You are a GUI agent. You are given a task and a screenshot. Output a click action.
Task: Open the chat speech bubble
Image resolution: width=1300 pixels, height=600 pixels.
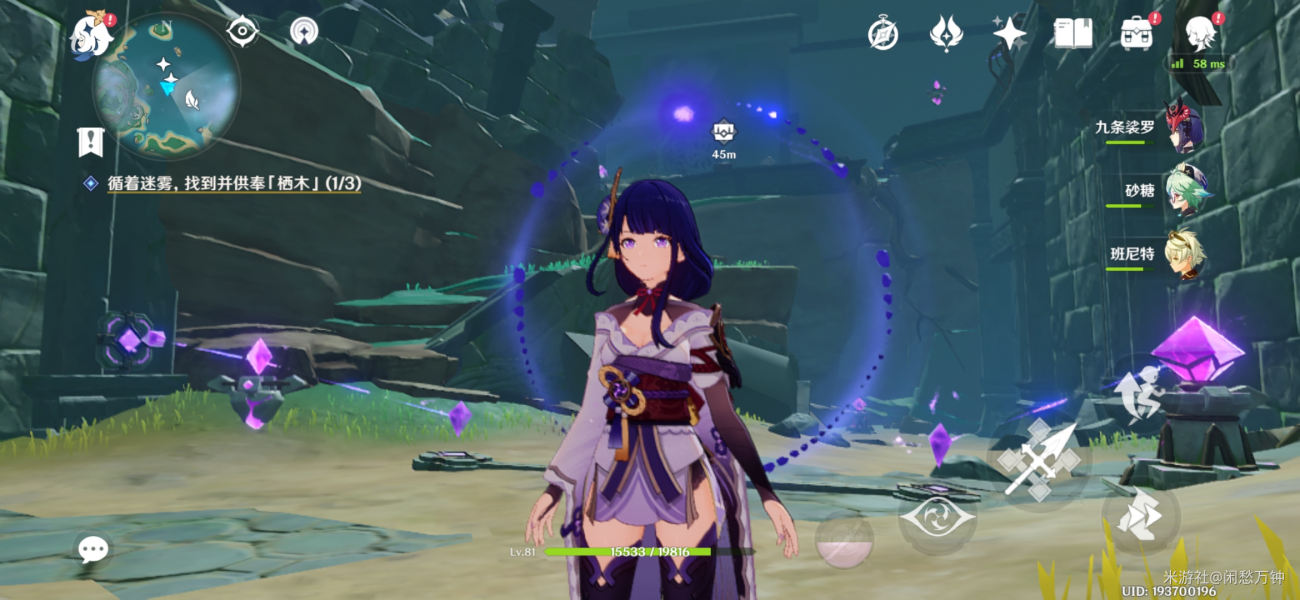click(93, 548)
